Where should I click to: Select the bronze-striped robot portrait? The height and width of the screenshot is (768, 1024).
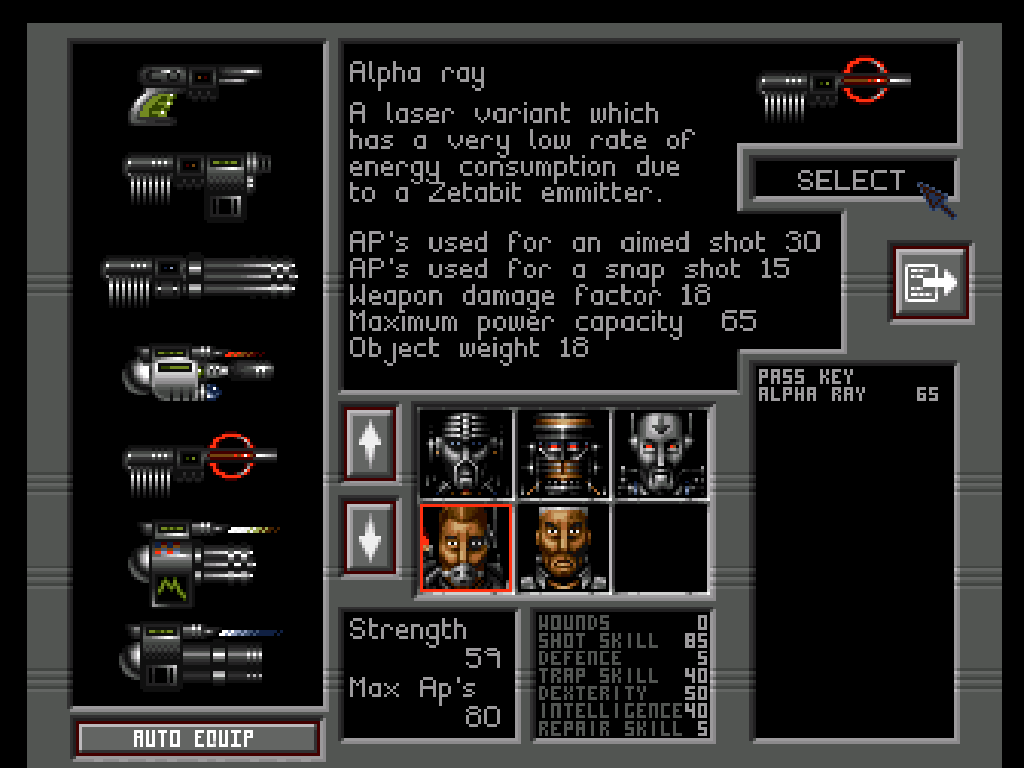(562, 453)
